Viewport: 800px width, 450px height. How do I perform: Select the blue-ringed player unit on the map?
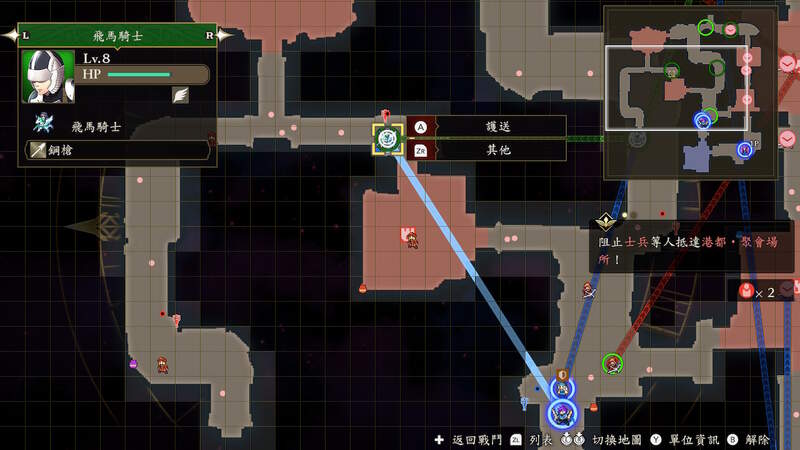561,410
